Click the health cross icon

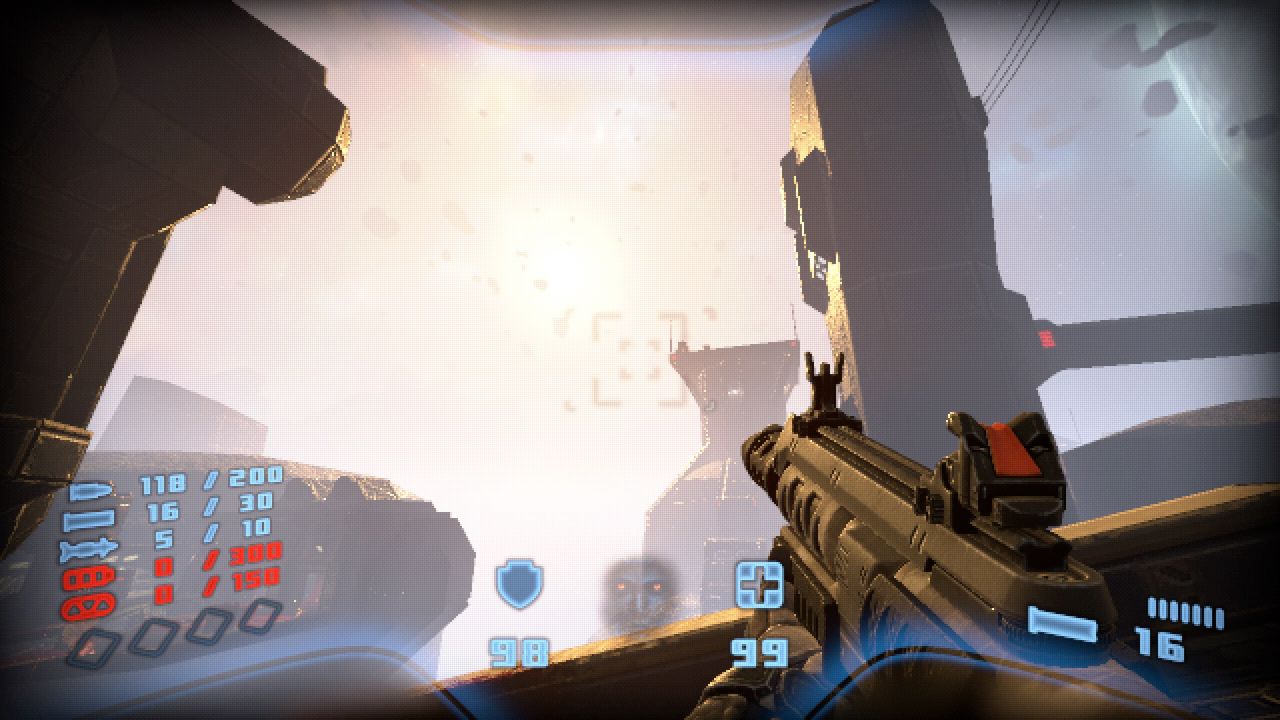click(759, 585)
